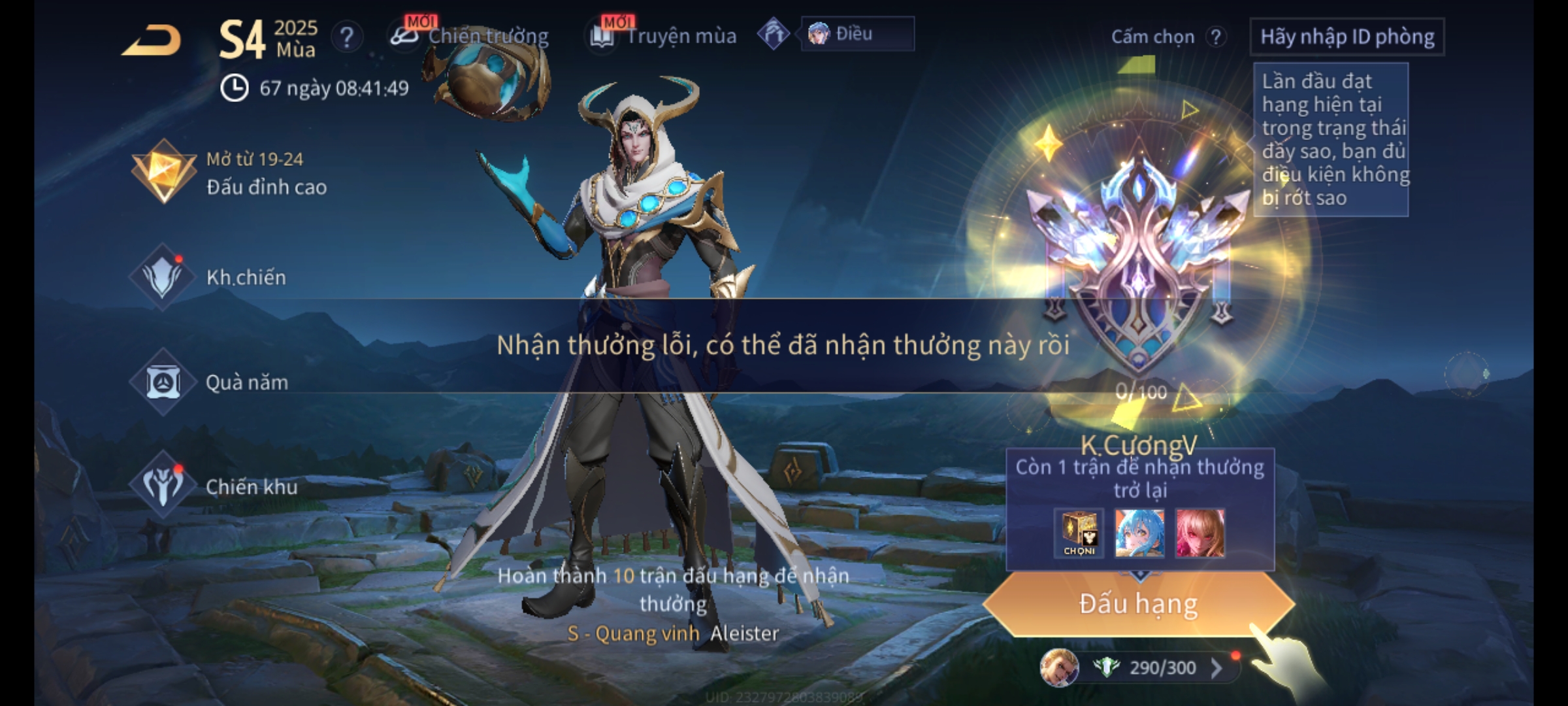Click the Hãy nhập ID phòng field
This screenshot has width=1568, height=706.
[x=1347, y=37]
